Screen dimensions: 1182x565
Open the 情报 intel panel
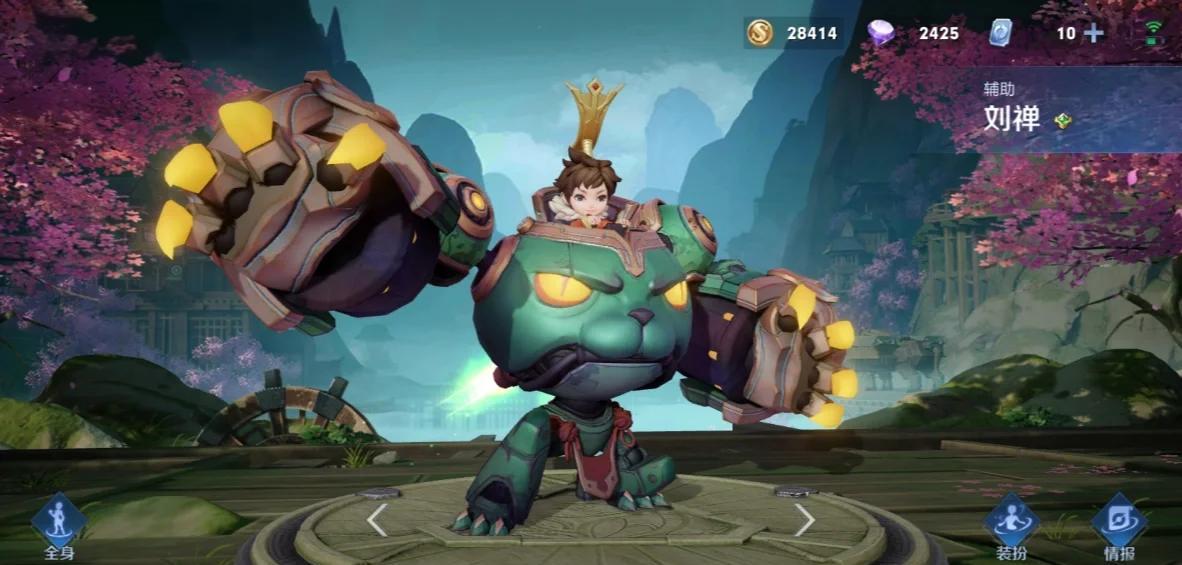[x=1119, y=524]
